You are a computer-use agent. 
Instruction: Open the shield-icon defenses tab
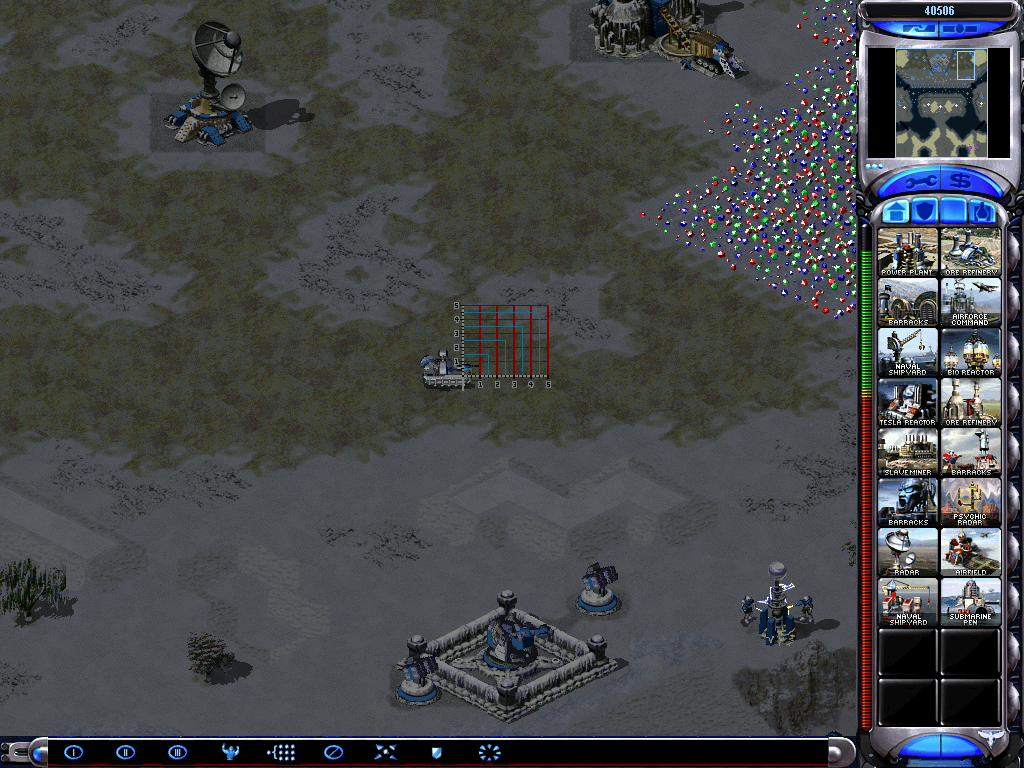coord(925,212)
